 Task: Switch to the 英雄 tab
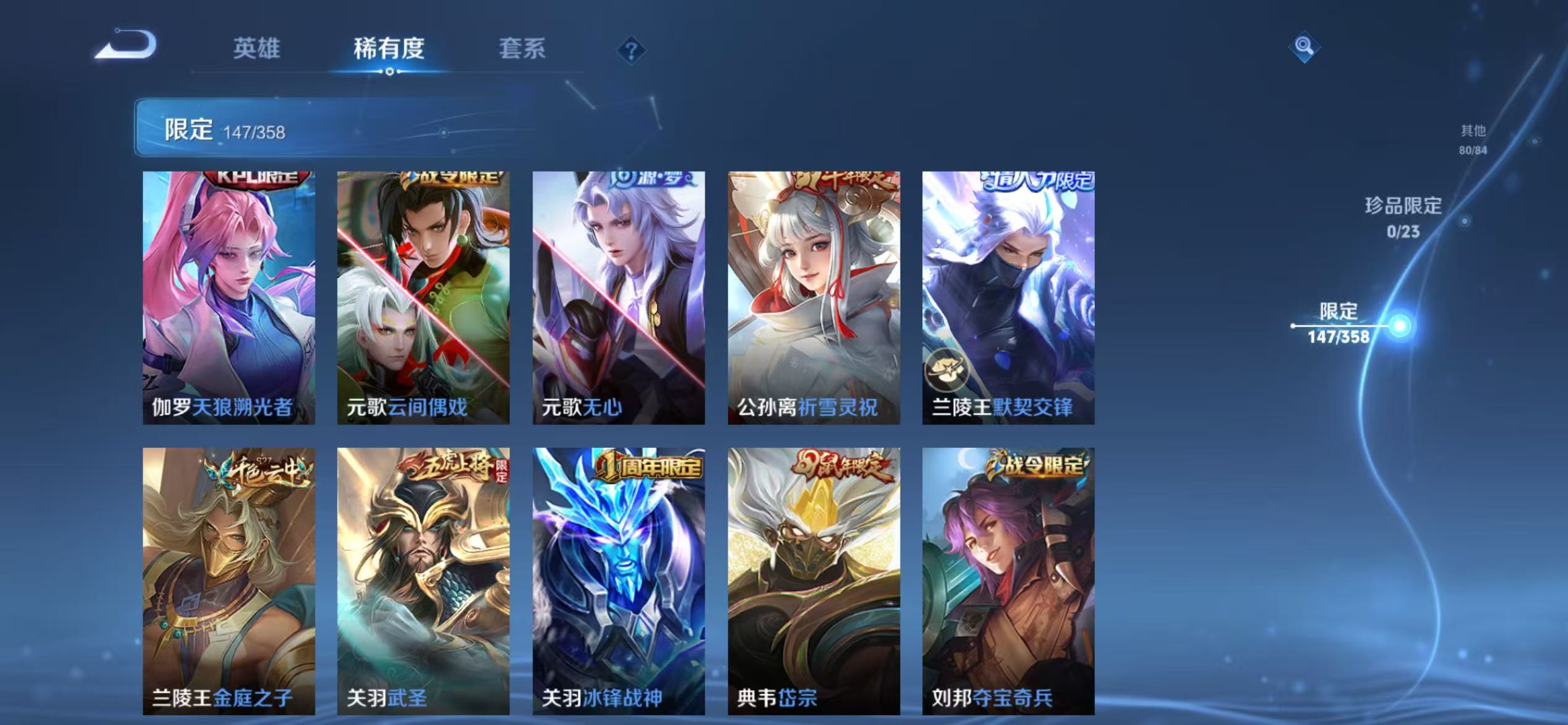coord(256,50)
